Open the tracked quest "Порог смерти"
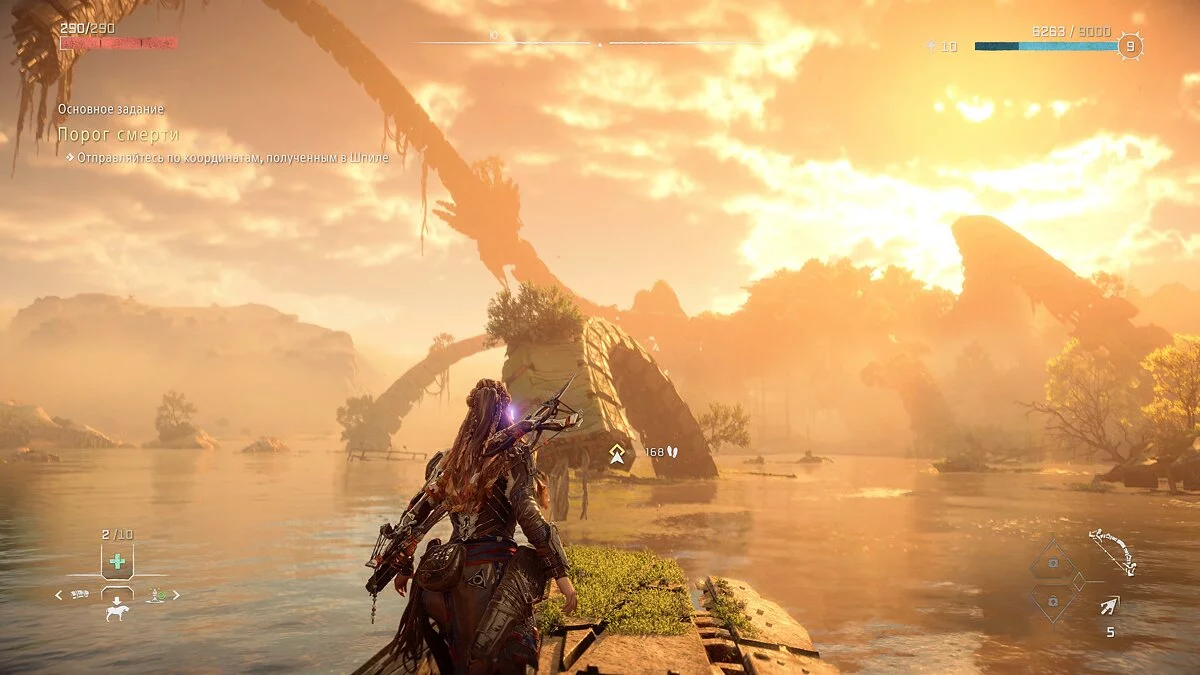1200x675 pixels. point(118,134)
